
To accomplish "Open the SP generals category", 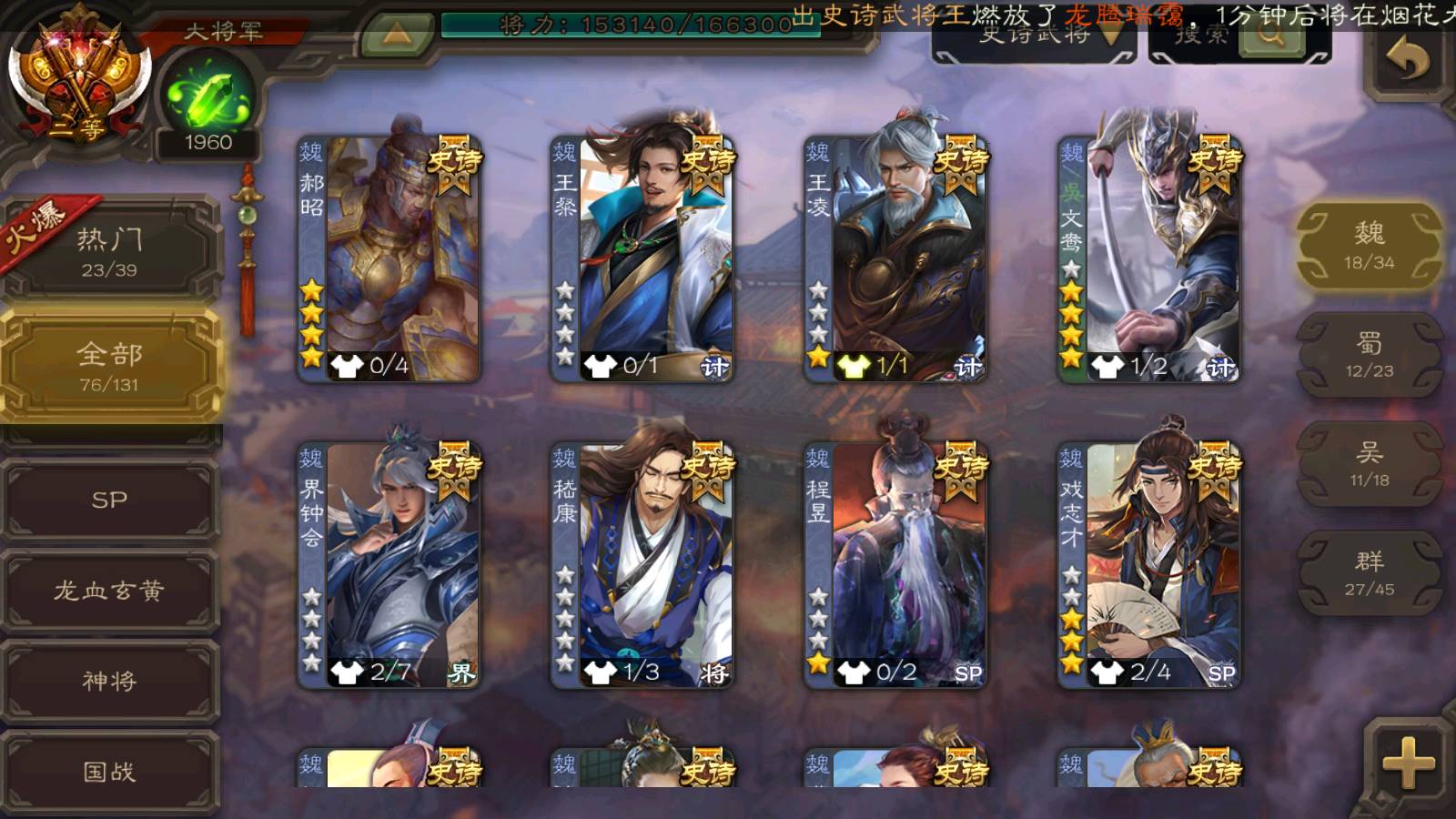I will 109,500.
